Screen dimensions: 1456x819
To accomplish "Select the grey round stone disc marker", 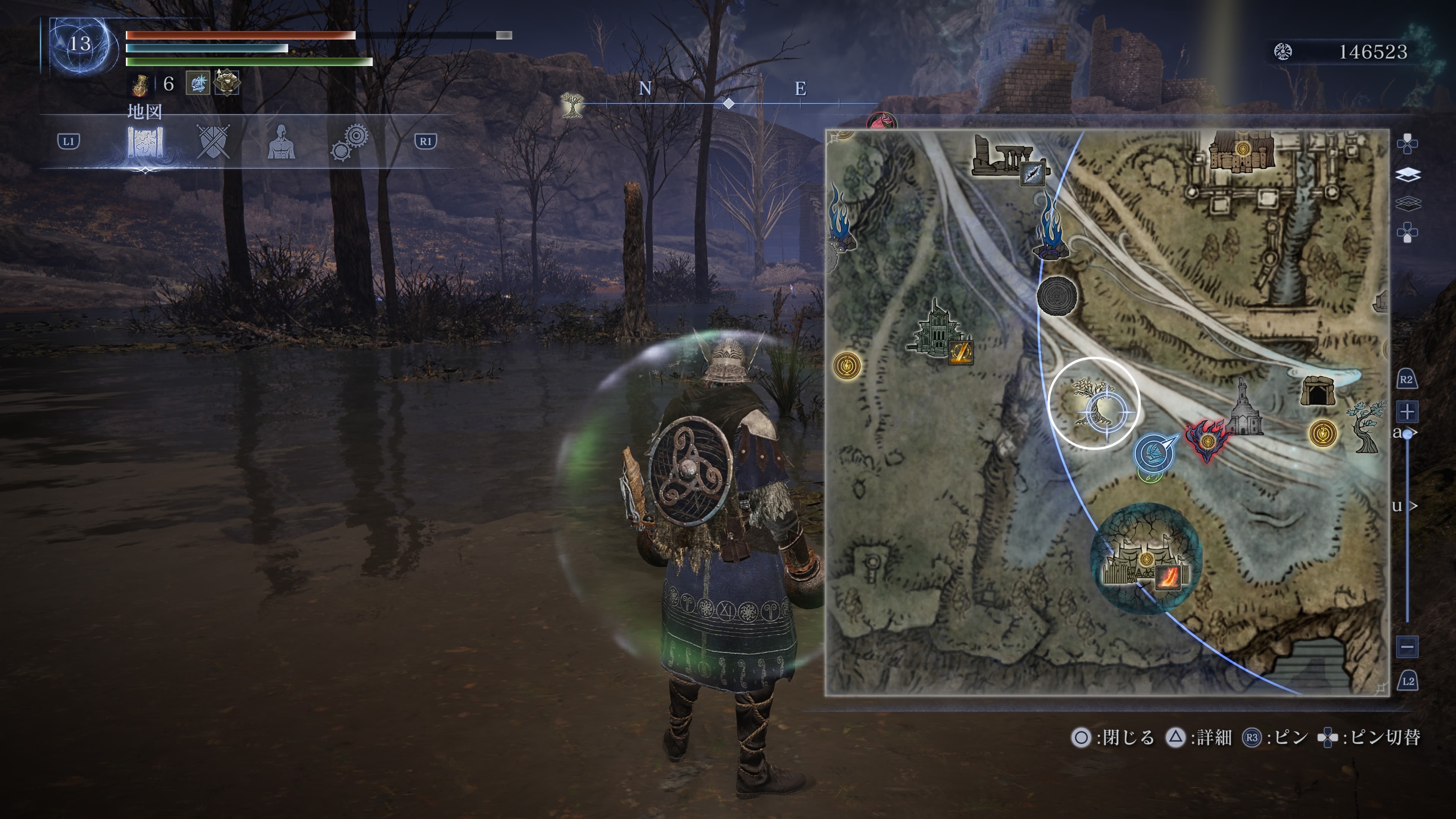I will point(1057,295).
